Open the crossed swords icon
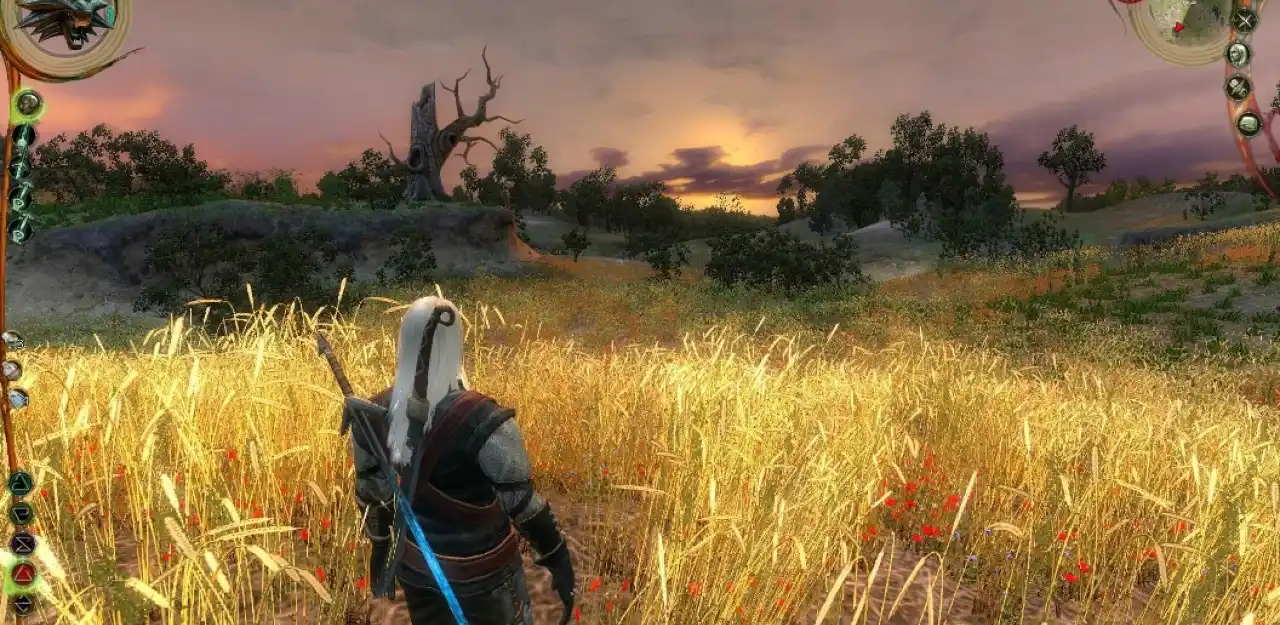The height and width of the screenshot is (625, 1280). [x=1244, y=20]
